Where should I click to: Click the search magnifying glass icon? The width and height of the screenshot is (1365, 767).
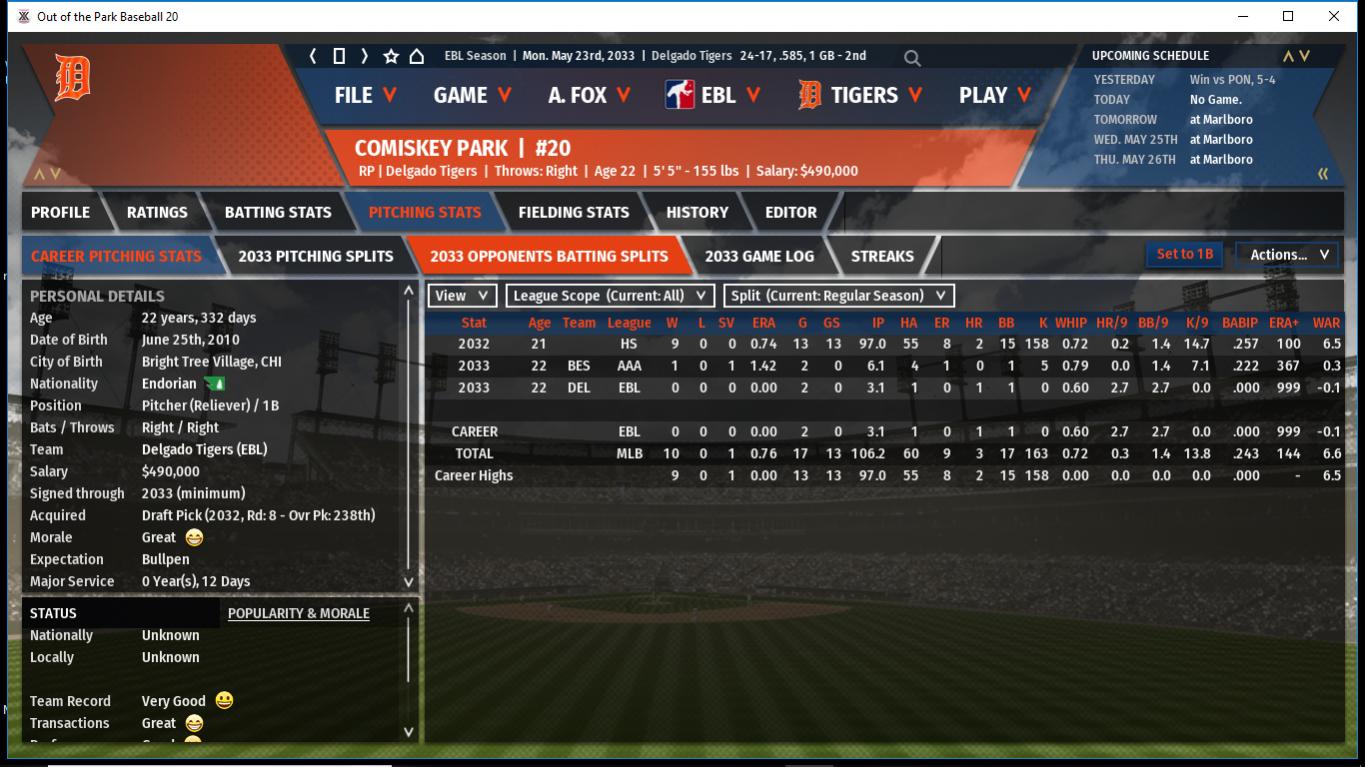tap(912, 58)
